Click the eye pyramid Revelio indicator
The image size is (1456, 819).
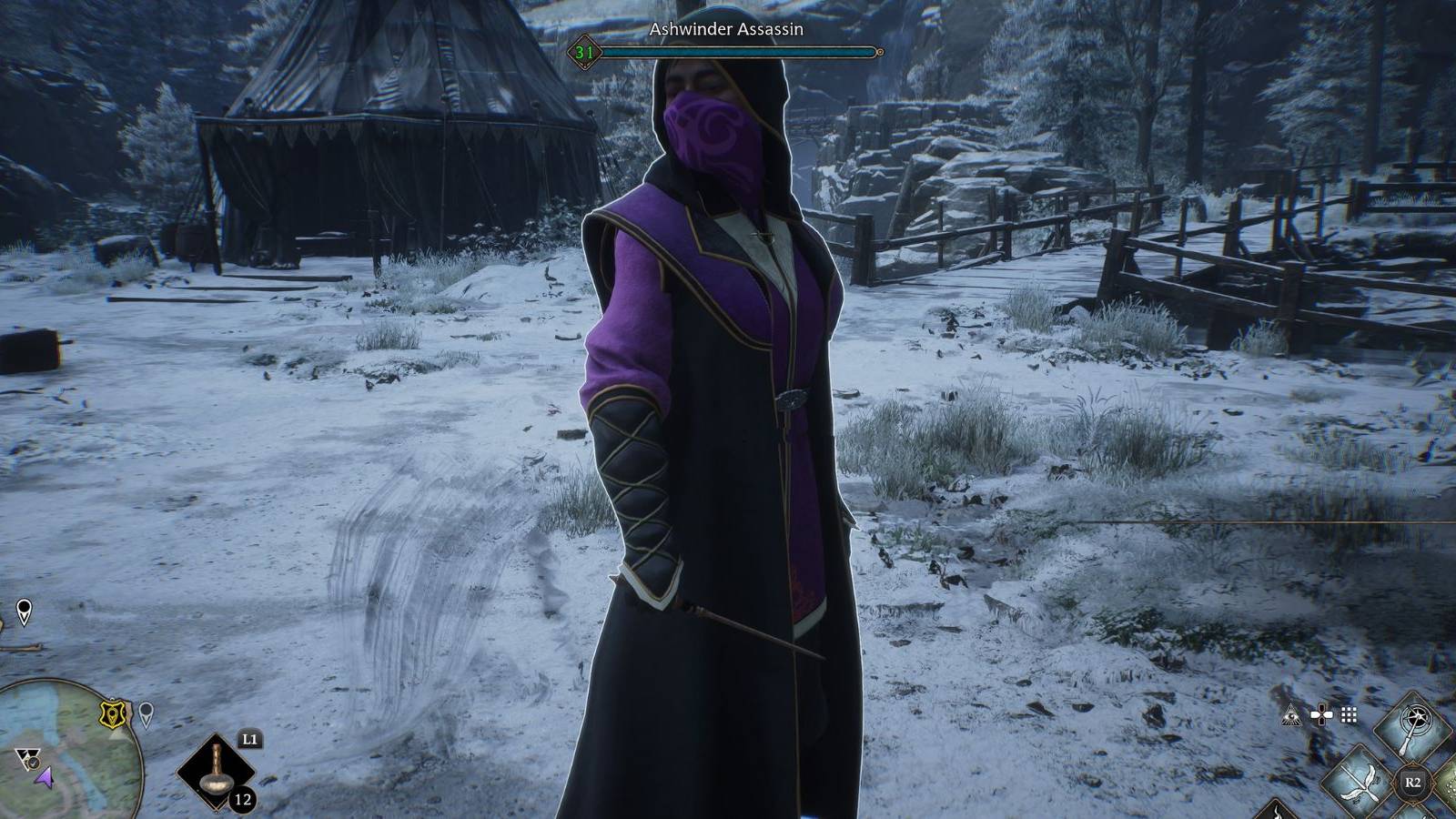1290,715
